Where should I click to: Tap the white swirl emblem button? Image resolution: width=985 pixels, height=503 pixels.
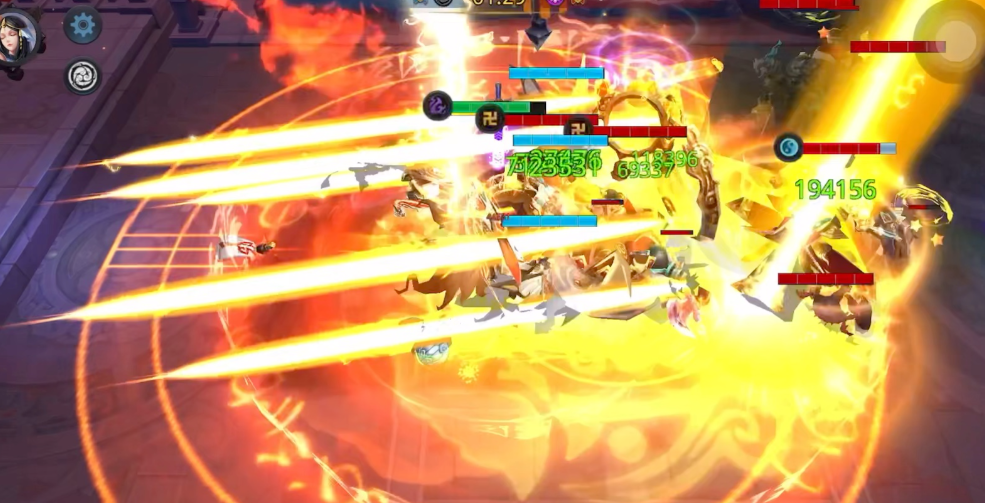click(83, 76)
